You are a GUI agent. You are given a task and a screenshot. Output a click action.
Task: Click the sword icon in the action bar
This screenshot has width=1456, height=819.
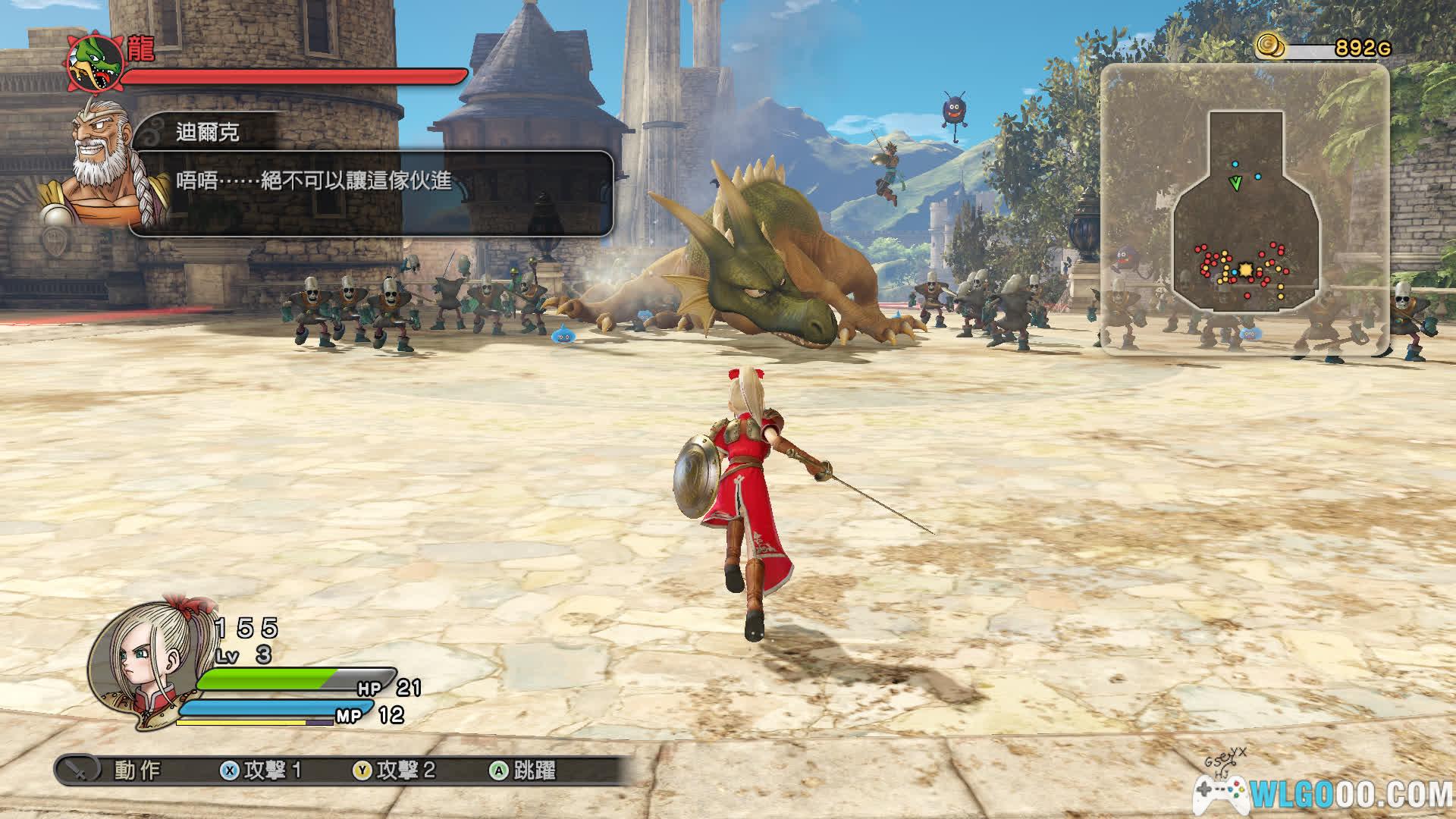click(80, 770)
